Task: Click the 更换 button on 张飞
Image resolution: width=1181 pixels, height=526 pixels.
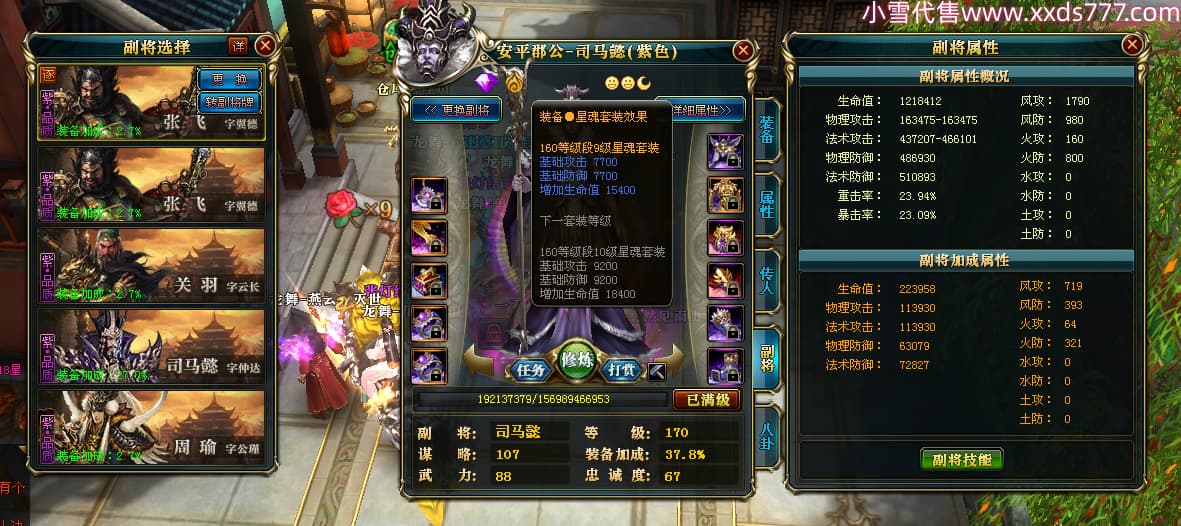Action: point(230,79)
